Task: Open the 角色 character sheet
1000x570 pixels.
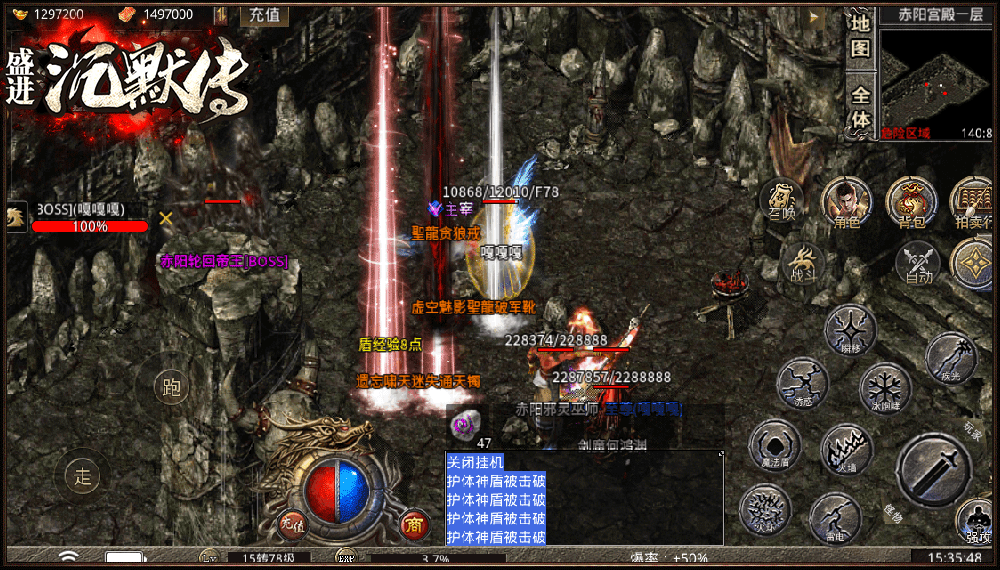Action: tap(846, 203)
